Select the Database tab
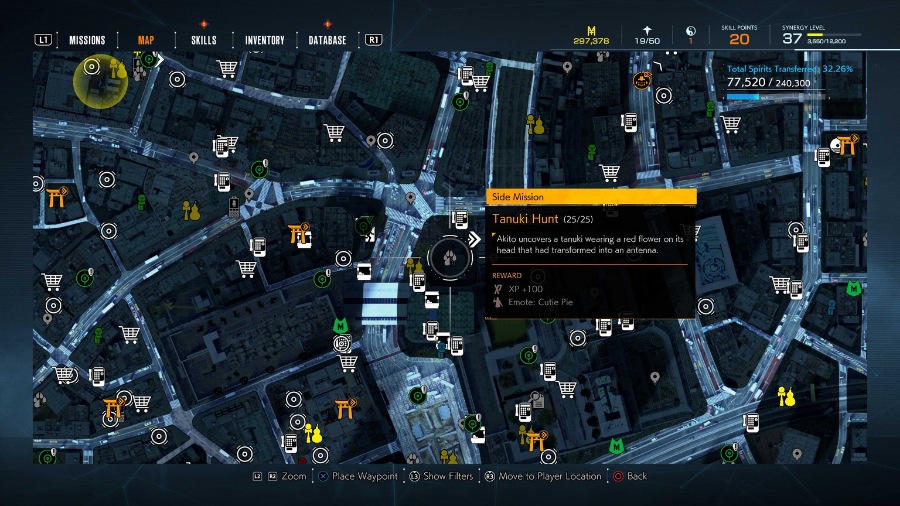Screen dimensions: 900x506 [x=328, y=40]
